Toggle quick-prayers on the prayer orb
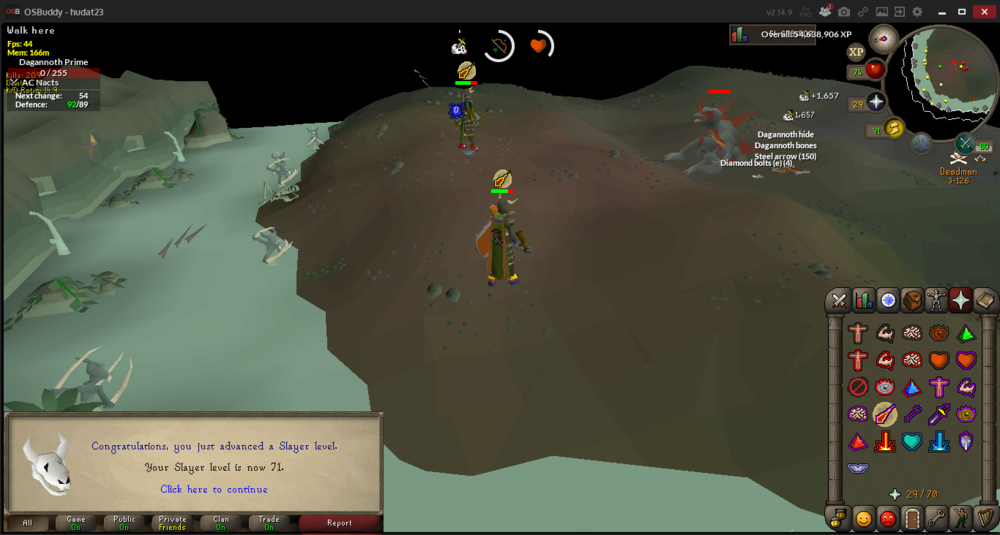Screen dimensions: 1000x535 (875, 103)
